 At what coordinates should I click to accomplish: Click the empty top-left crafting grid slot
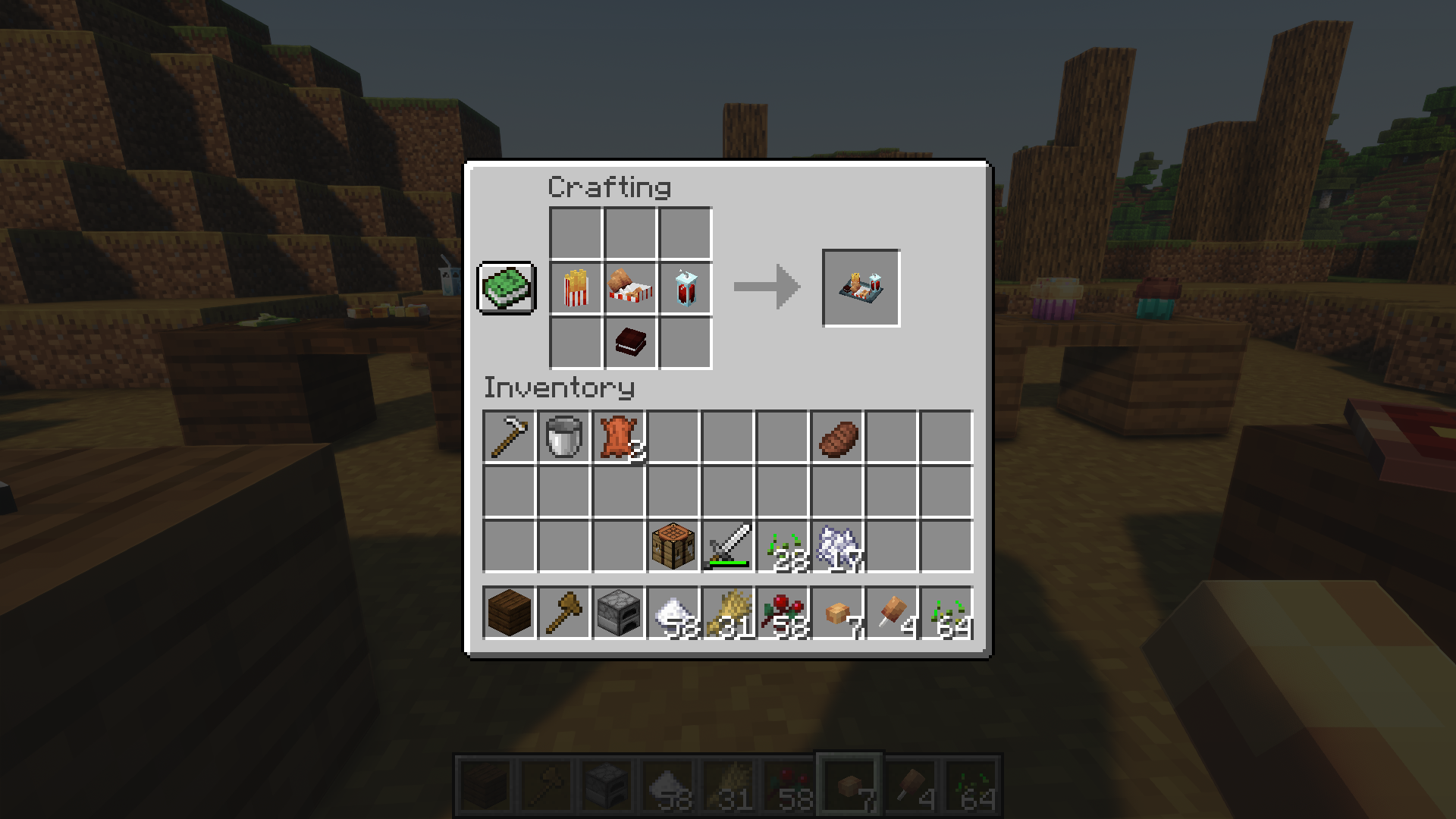574,233
